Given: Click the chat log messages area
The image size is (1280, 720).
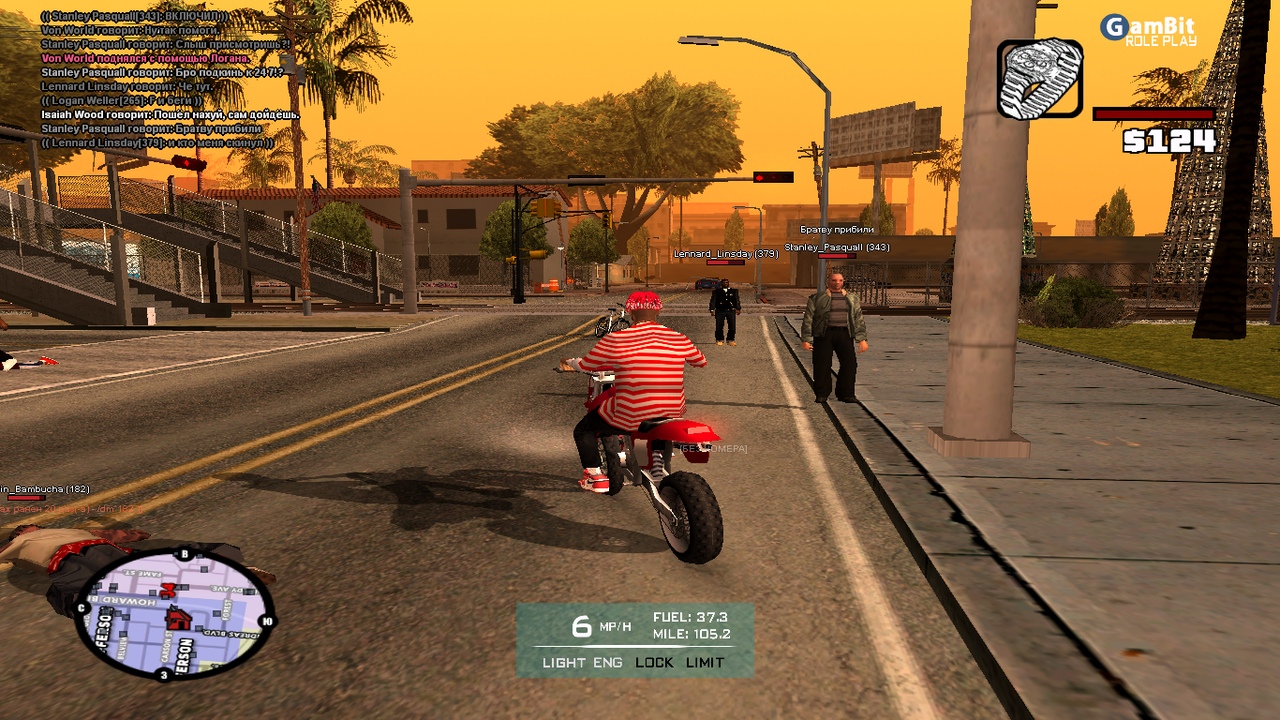Looking at the screenshot, I should click(165, 79).
